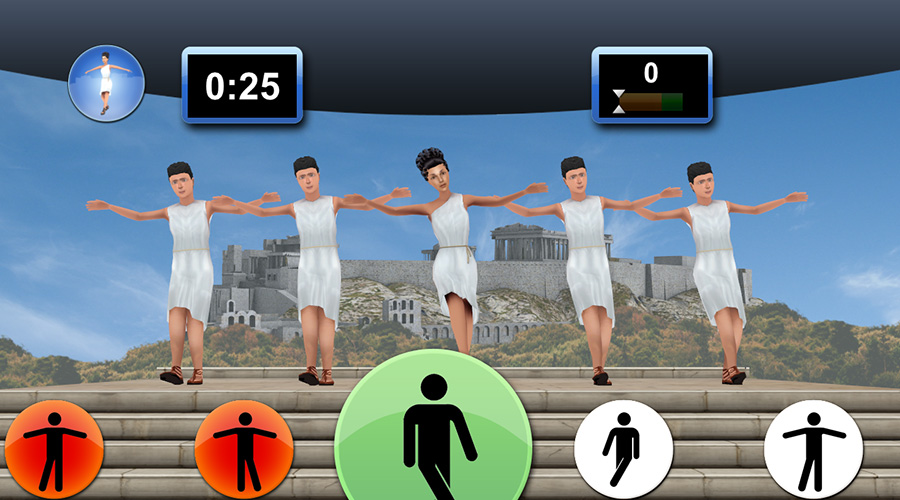Choose the white bent-leg pose button
The height and width of the screenshot is (500, 900).
[x=622, y=449]
